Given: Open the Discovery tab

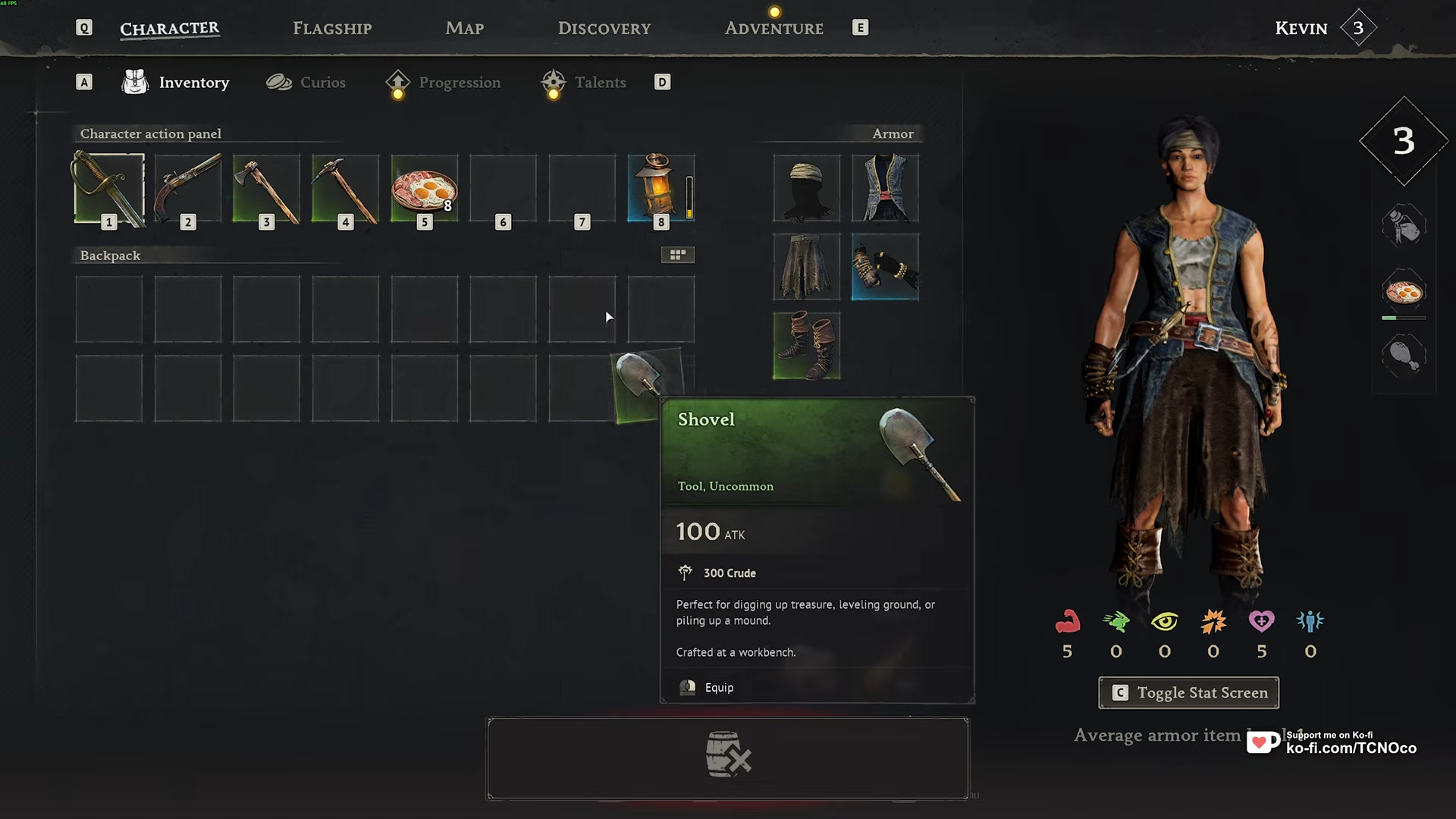Looking at the screenshot, I should click(x=604, y=29).
